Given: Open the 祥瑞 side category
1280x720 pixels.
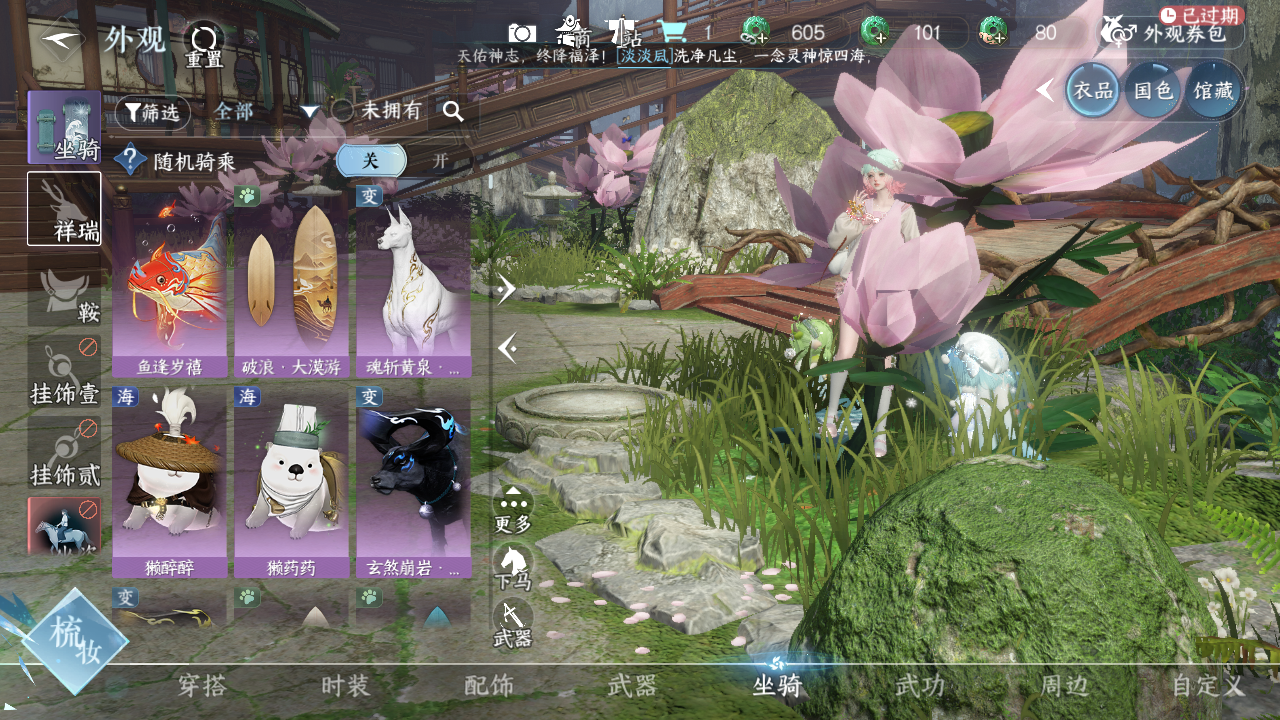Looking at the screenshot, I should [x=64, y=209].
